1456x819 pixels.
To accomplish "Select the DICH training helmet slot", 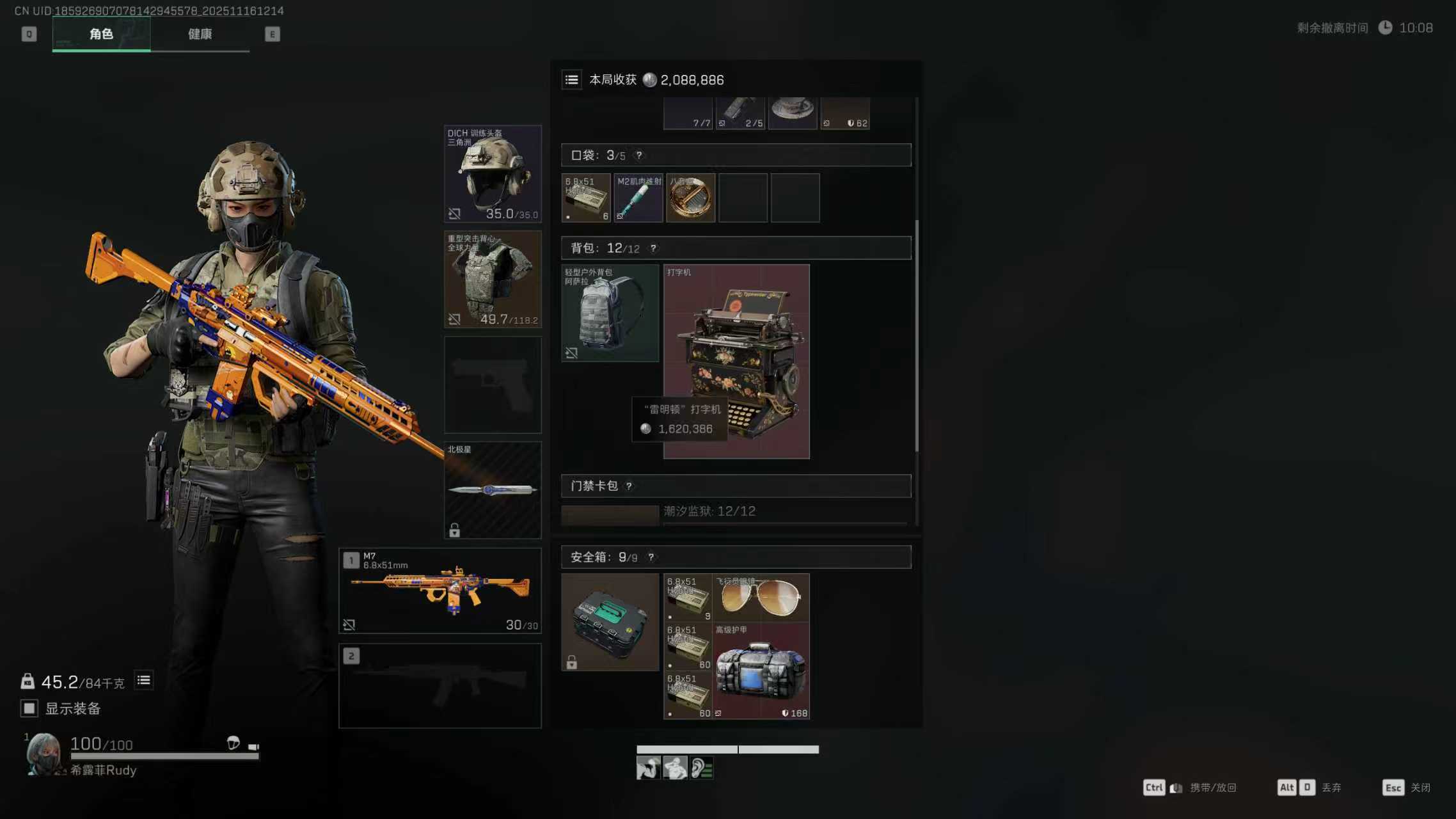I will pyautogui.click(x=493, y=173).
